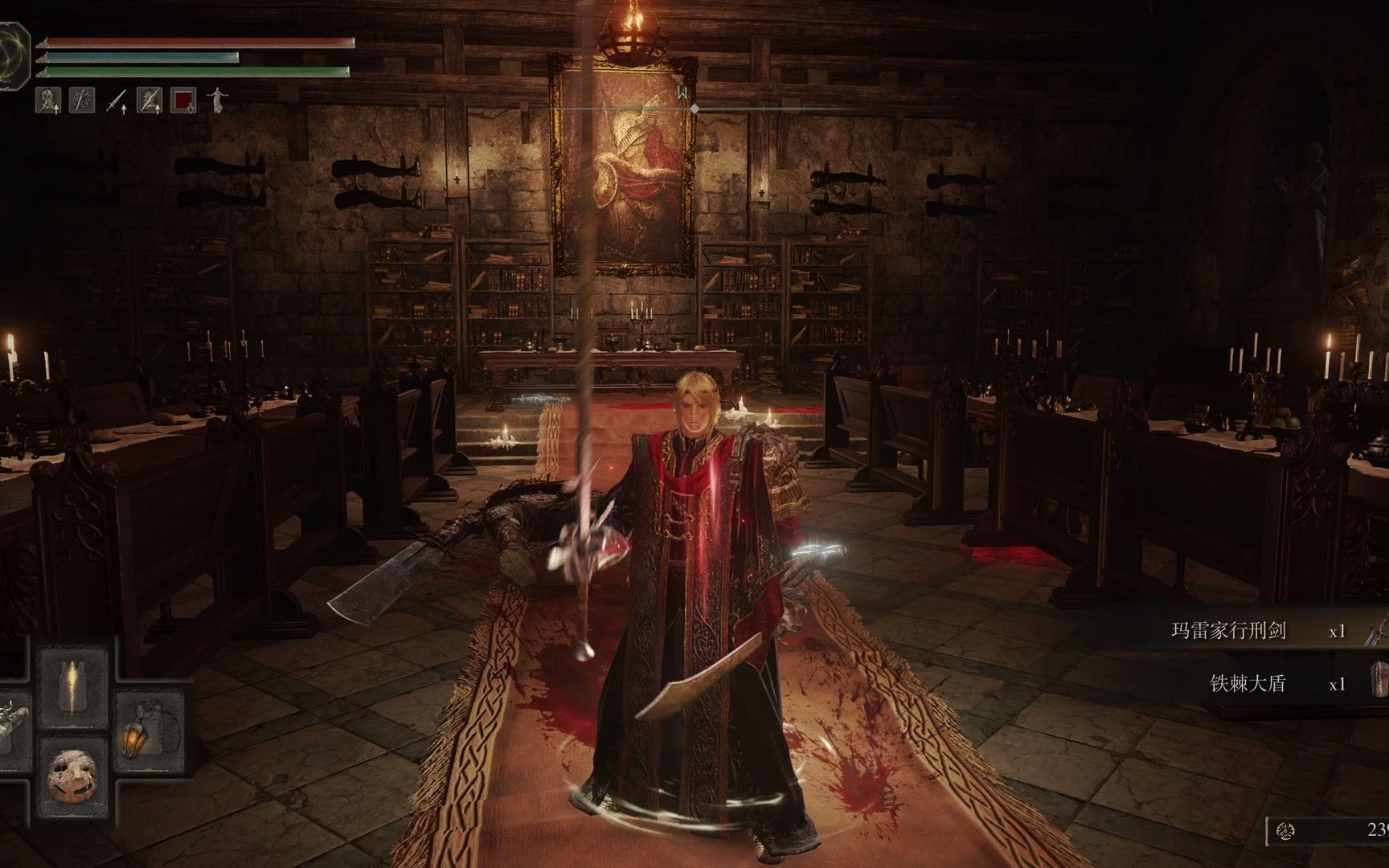
Task: Click the statue figure status icon
Action: tap(217, 100)
